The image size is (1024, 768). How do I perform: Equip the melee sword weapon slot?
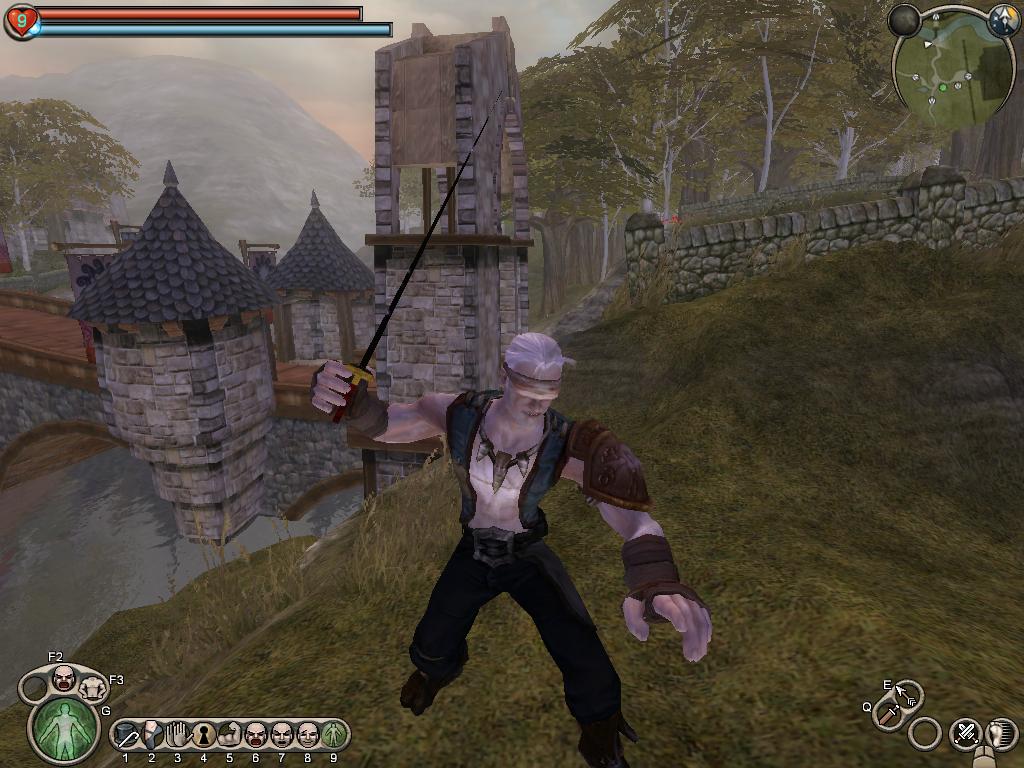tap(887, 713)
